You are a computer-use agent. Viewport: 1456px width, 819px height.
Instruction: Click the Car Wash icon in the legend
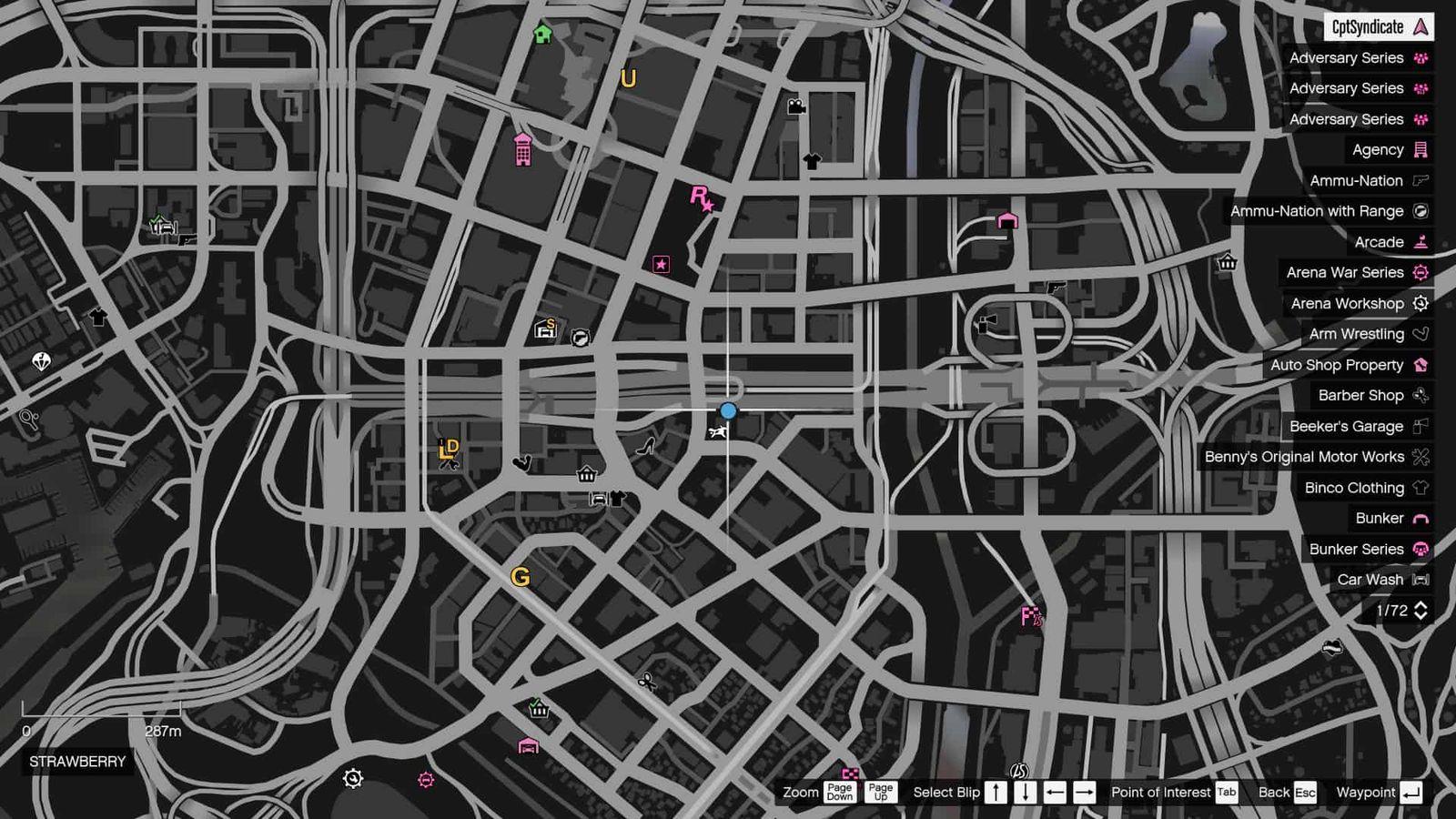tap(1420, 580)
